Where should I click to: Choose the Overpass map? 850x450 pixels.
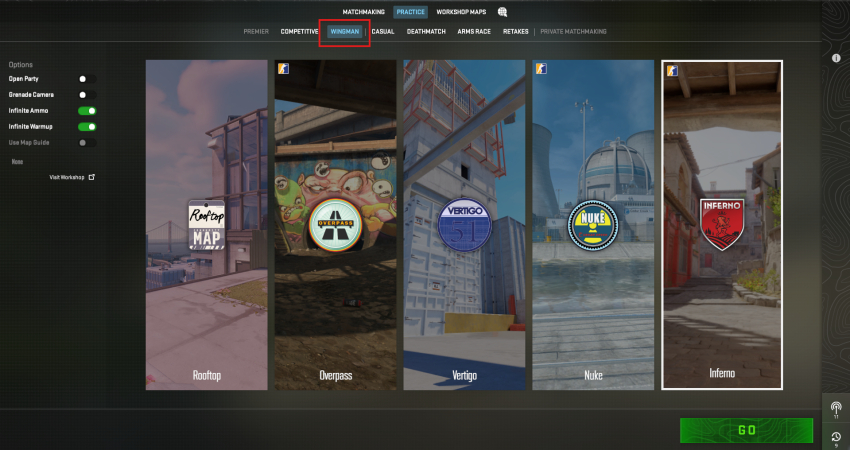(x=335, y=225)
